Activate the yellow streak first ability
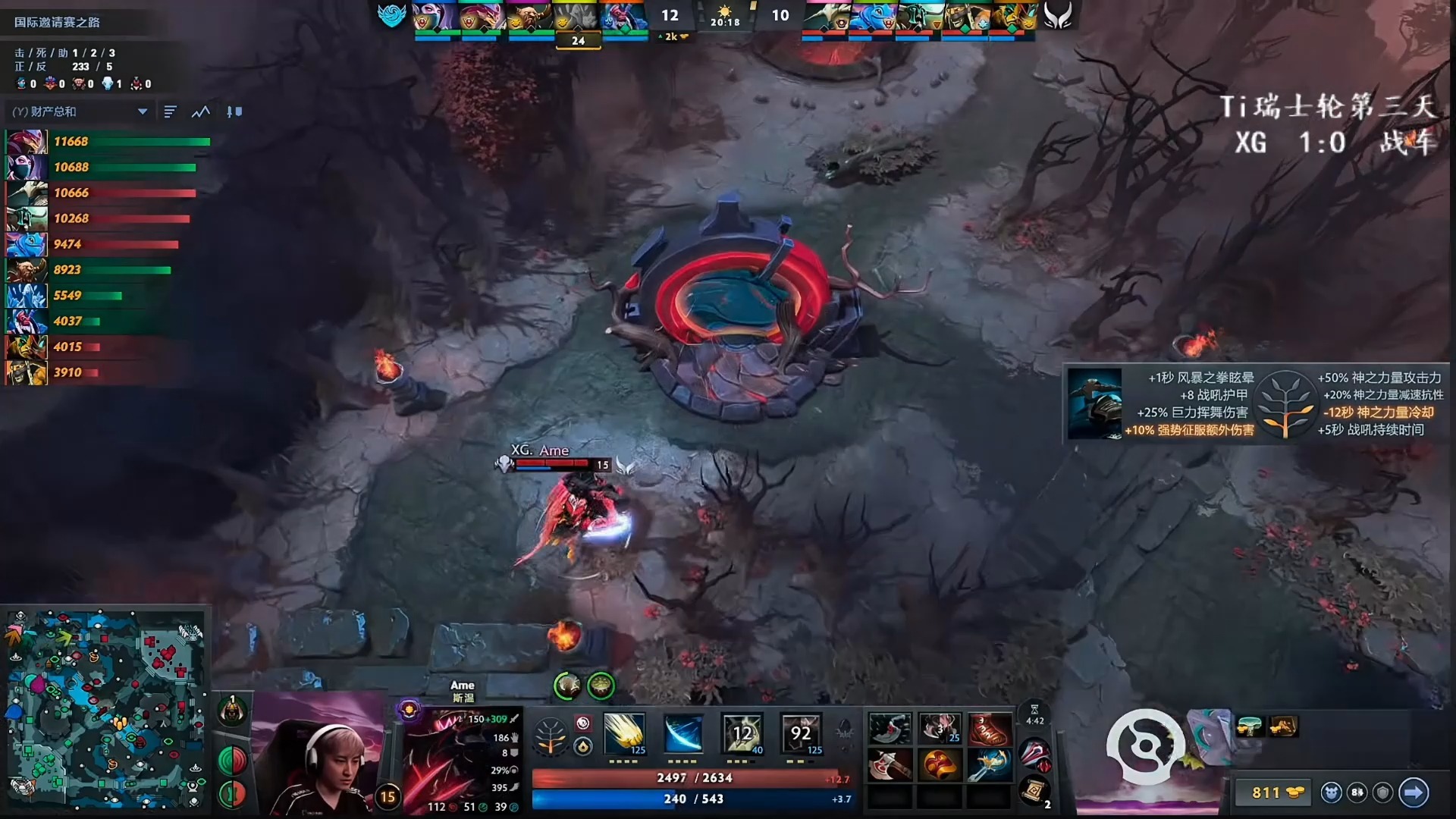 tap(624, 733)
